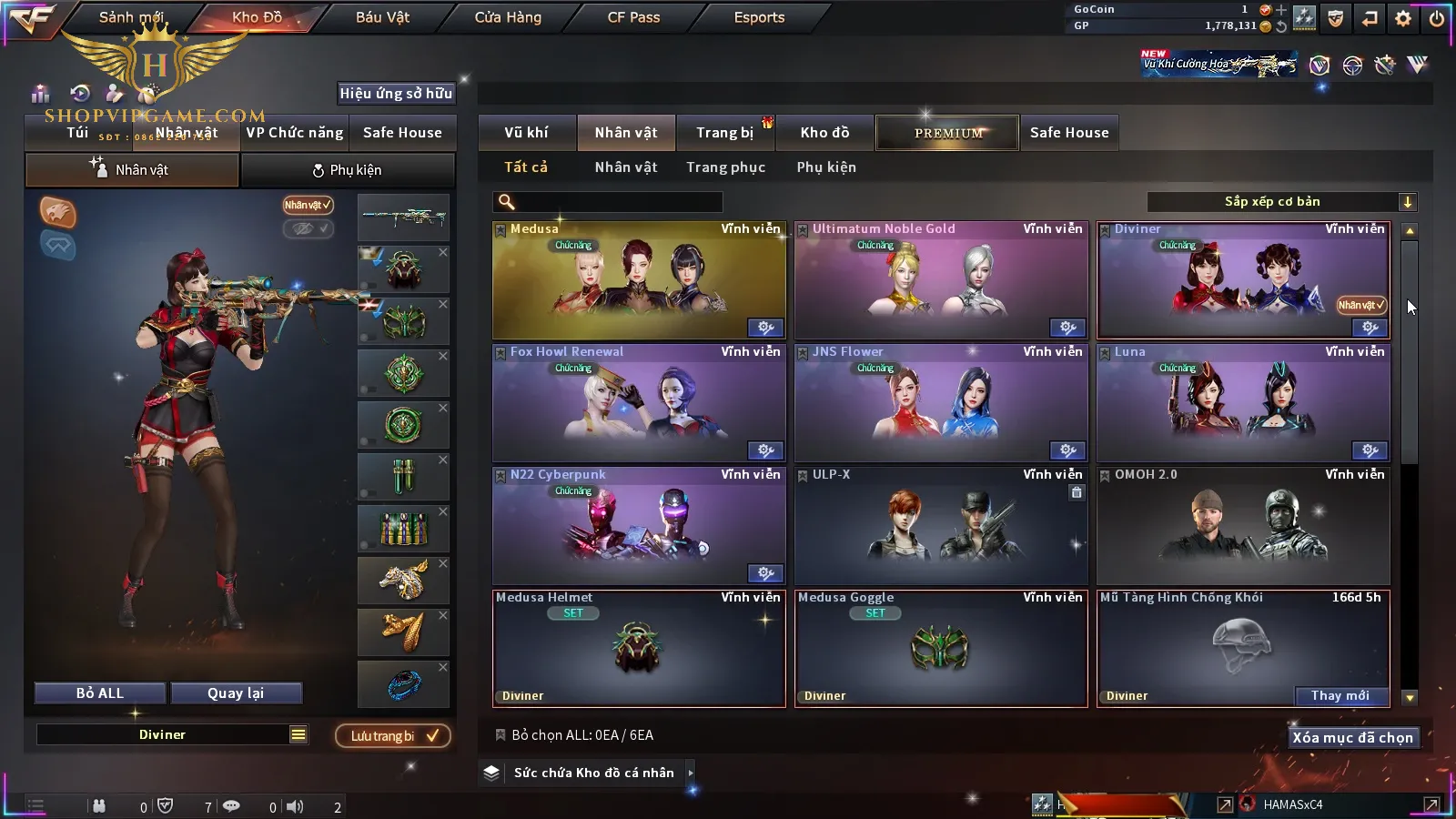Filter by Trang phục subcategory
The height and width of the screenshot is (819, 1456).
pos(725,167)
